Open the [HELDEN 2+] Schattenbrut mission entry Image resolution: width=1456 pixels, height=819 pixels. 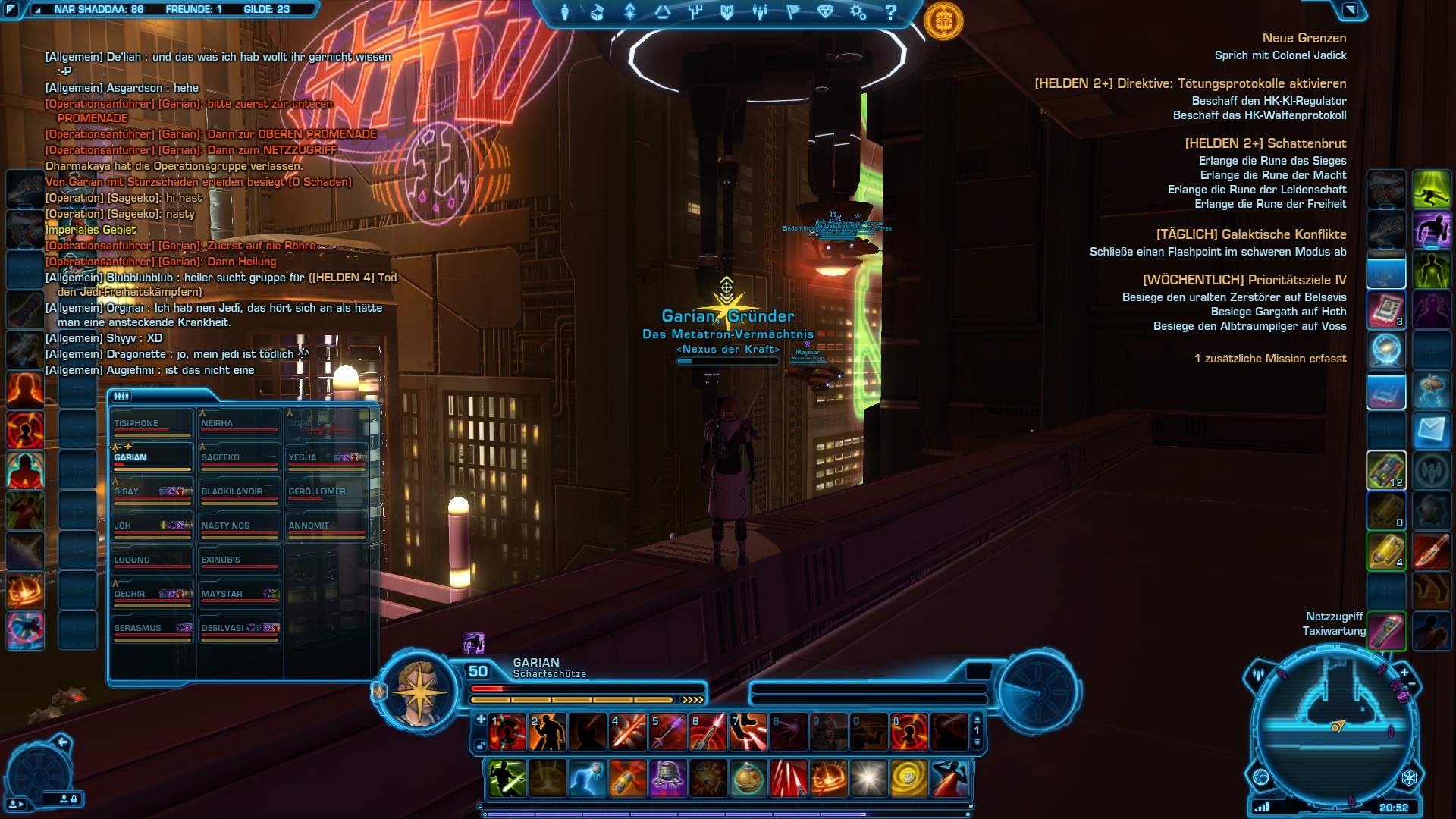1265,143
